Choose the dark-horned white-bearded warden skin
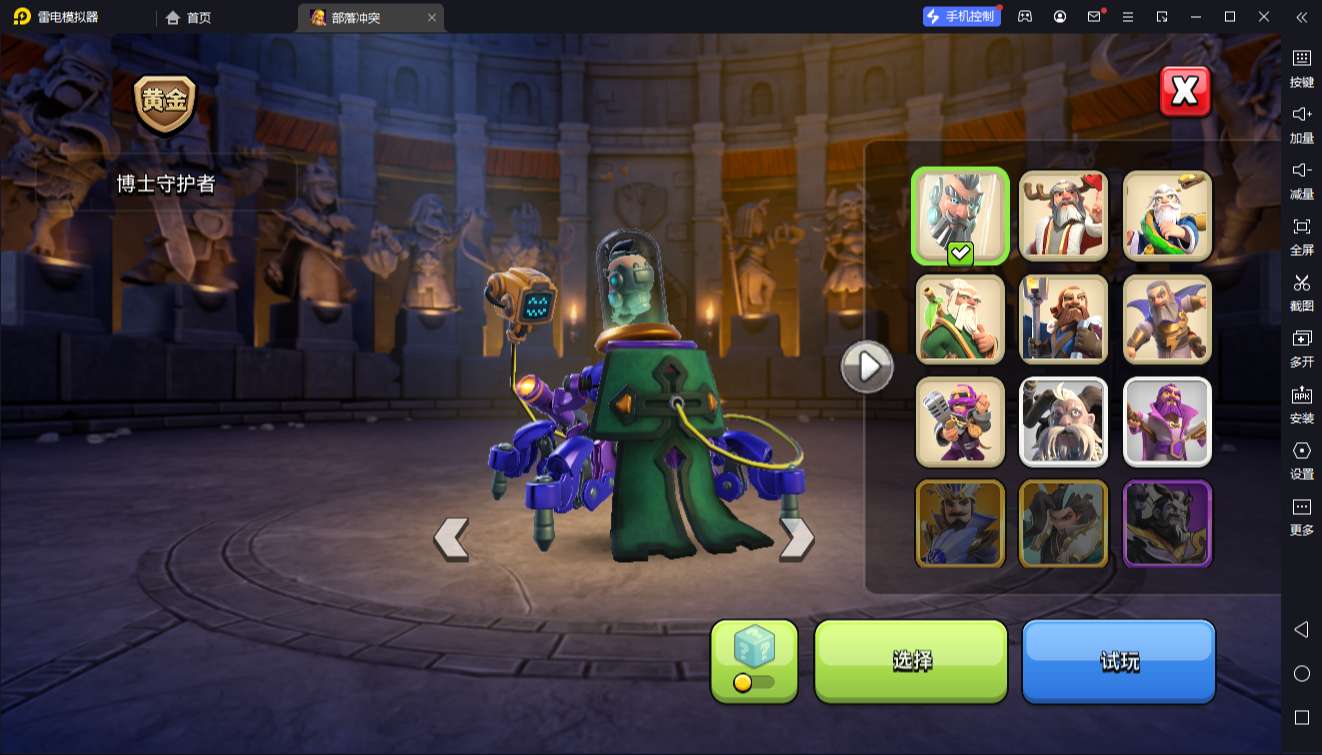The width and height of the screenshot is (1322, 755). click(1063, 422)
